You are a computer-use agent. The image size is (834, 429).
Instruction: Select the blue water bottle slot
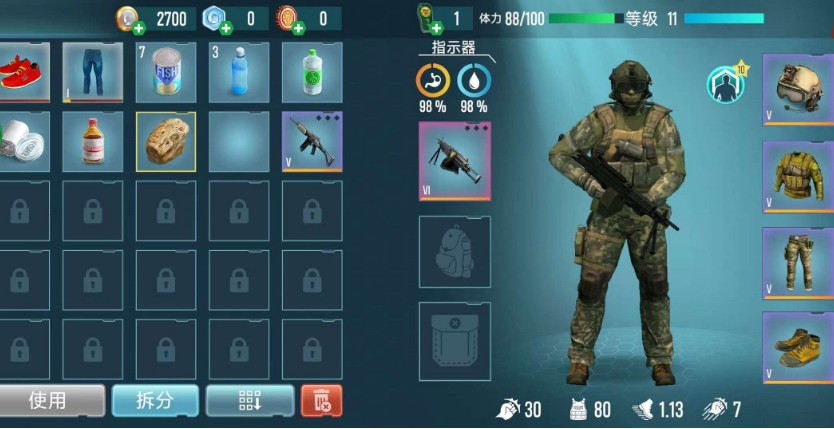238,72
